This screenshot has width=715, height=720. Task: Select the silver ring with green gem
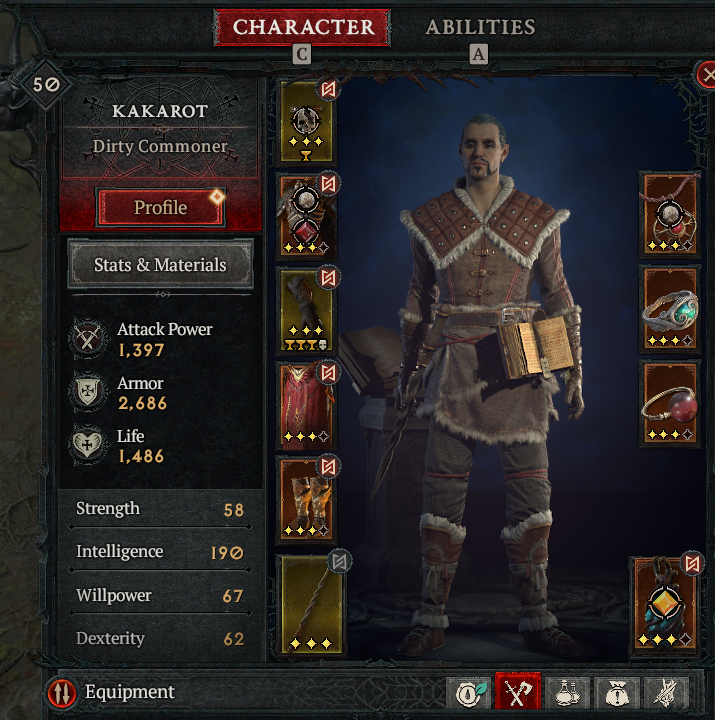click(670, 308)
